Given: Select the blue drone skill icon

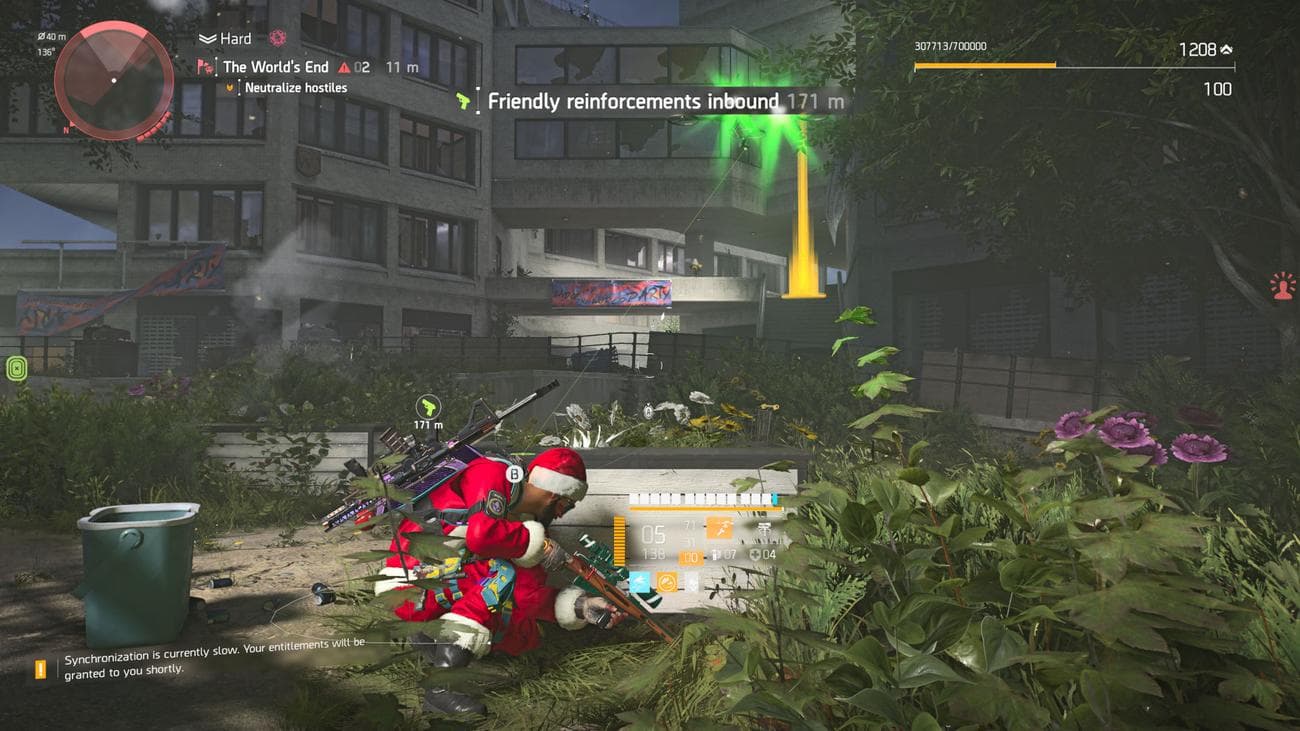Looking at the screenshot, I should click(x=640, y=583).
